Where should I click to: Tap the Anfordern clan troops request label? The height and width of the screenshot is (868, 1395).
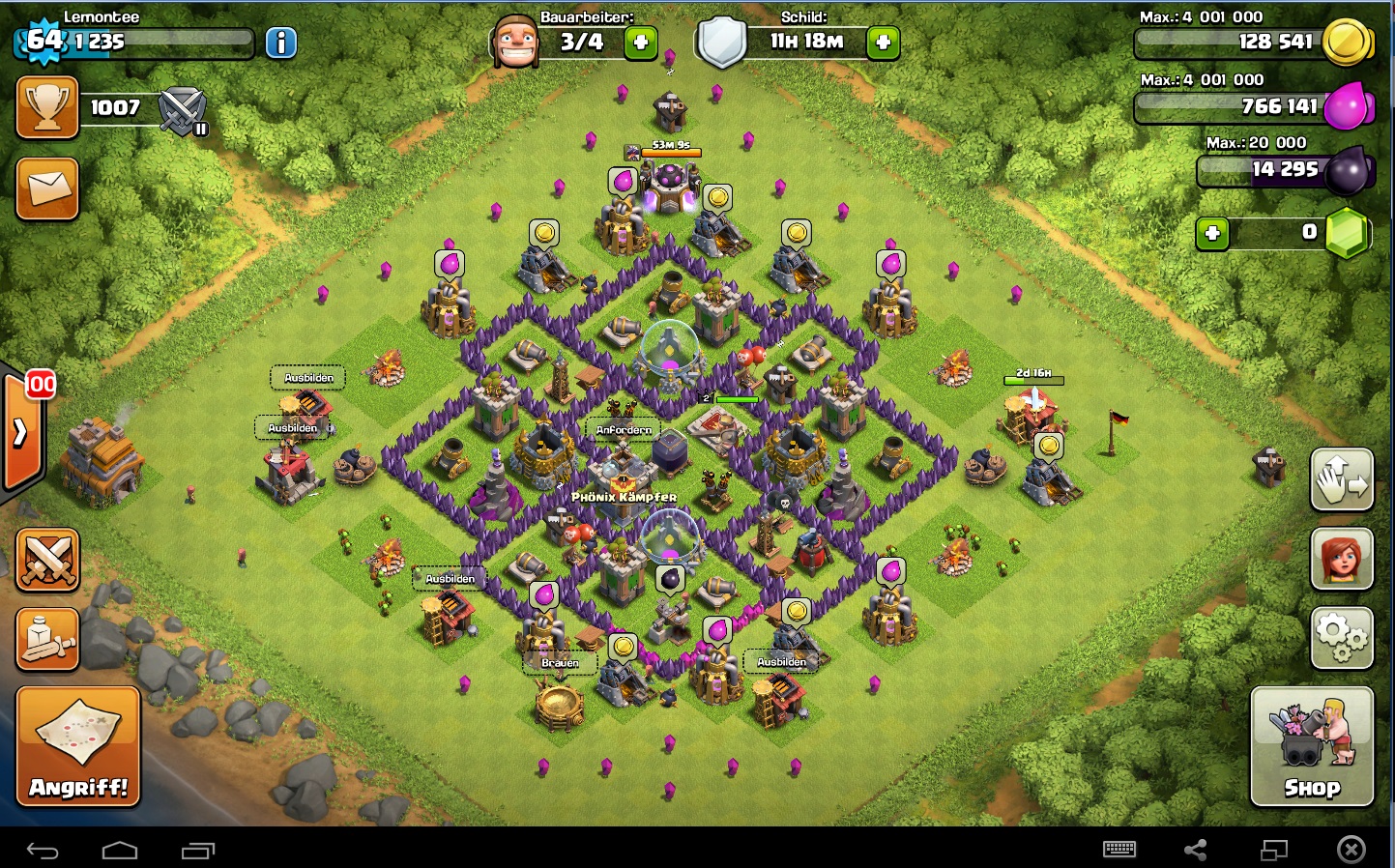(x=624, y=429)
